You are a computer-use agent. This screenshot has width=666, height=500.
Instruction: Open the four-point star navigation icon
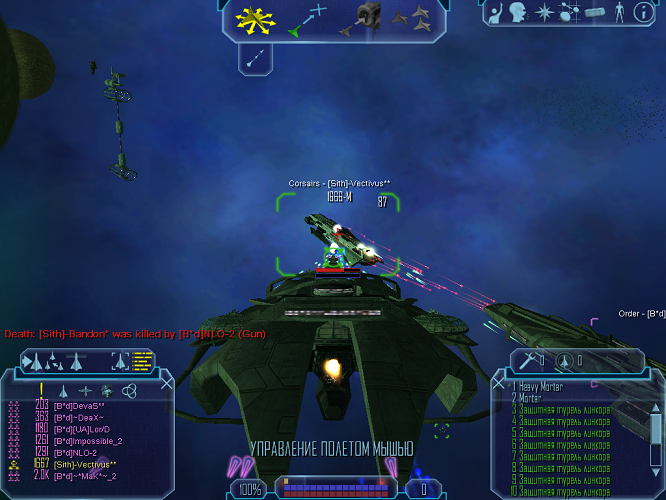(x=545, y=13)
